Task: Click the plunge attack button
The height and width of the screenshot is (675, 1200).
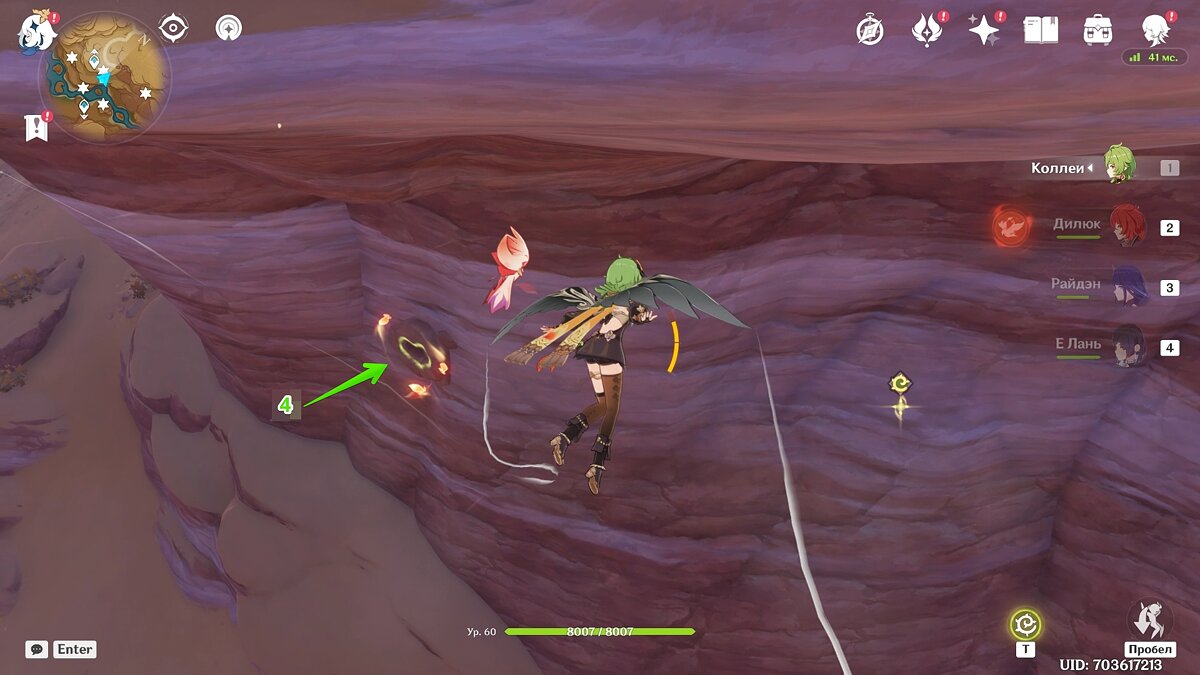Action: tap(1149, 620)
